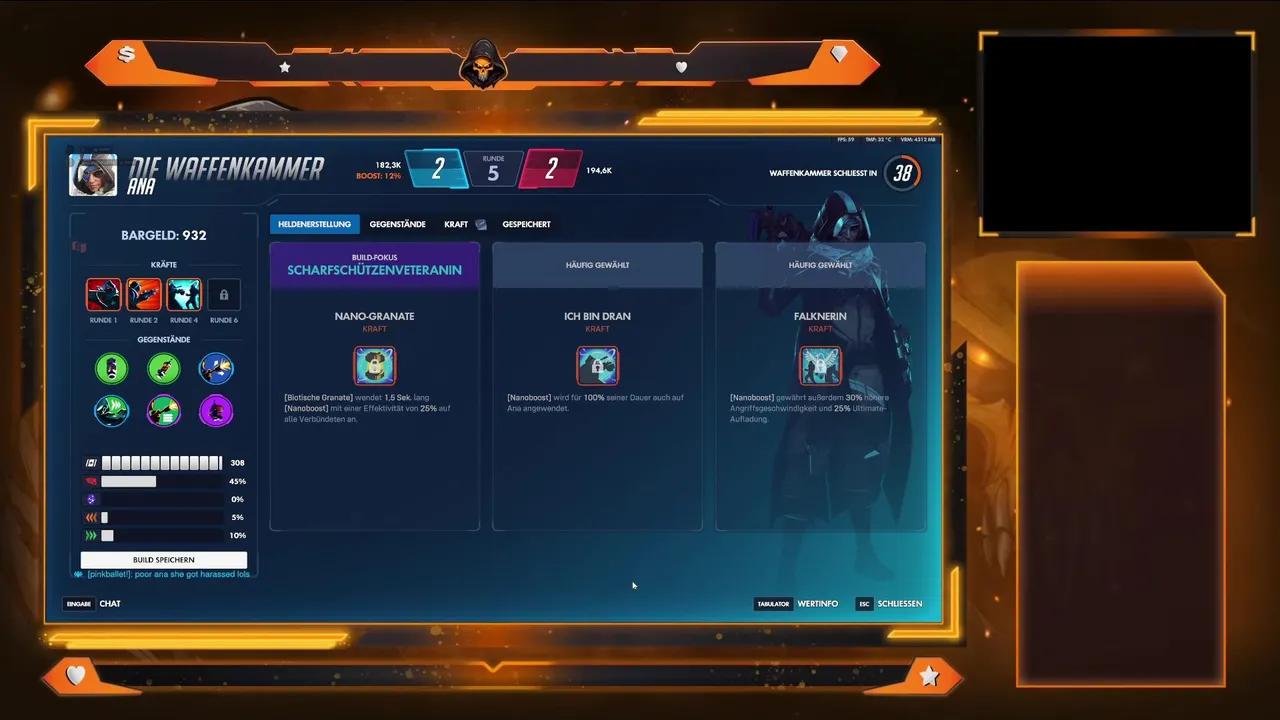Image resolution: width=1280 pixels, height=720 pixels.
Task: Select the Runde 2 Kraft icon
Action: click(x=143, y=293)
